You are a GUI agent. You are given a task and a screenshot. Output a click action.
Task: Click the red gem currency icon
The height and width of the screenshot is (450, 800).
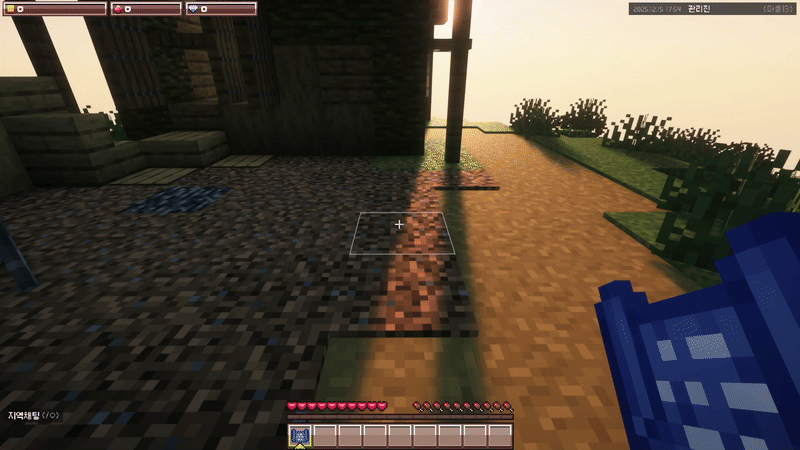click(x=117, y=9)
